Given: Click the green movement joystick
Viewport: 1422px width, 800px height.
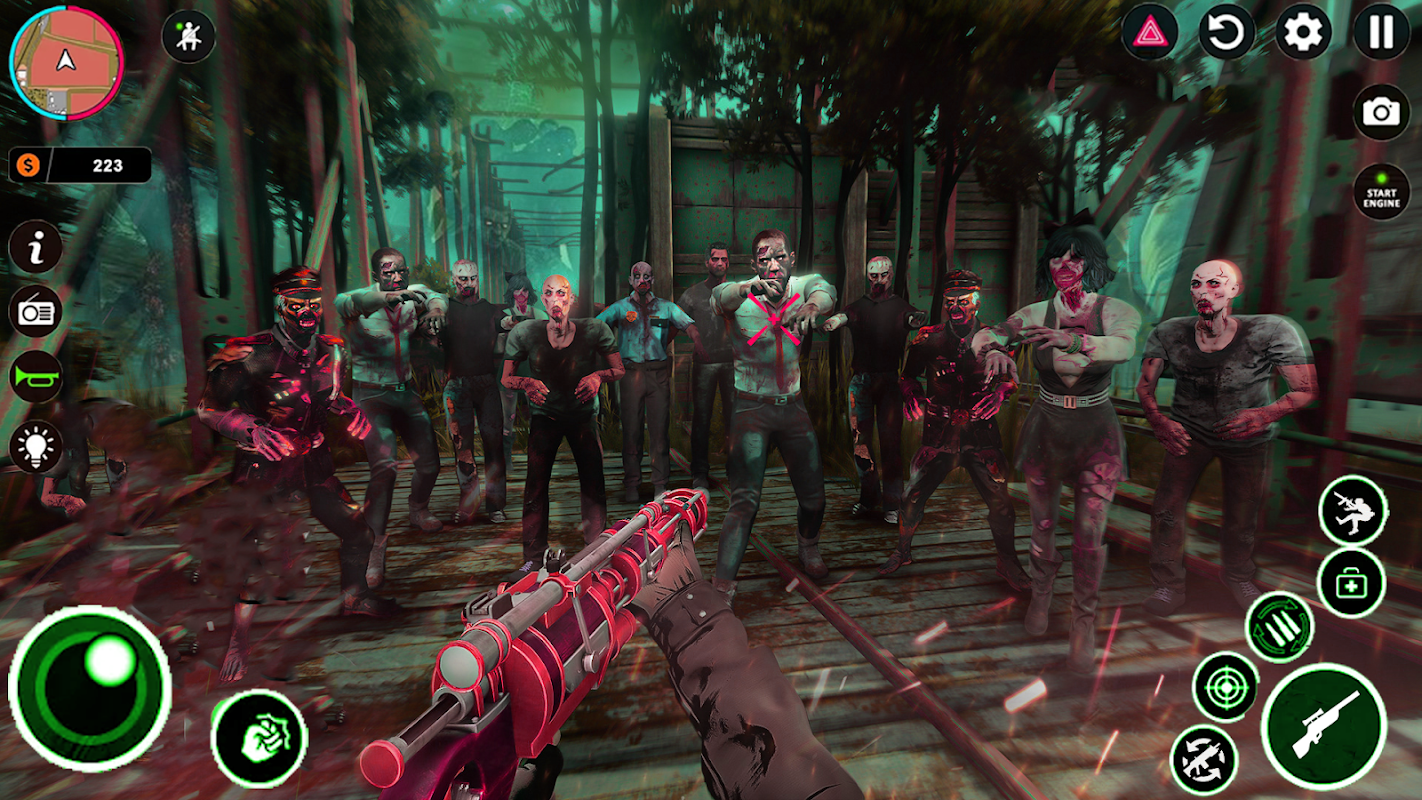Looking at the screenshot, I should pyautogui.click(x=90, y=686).
